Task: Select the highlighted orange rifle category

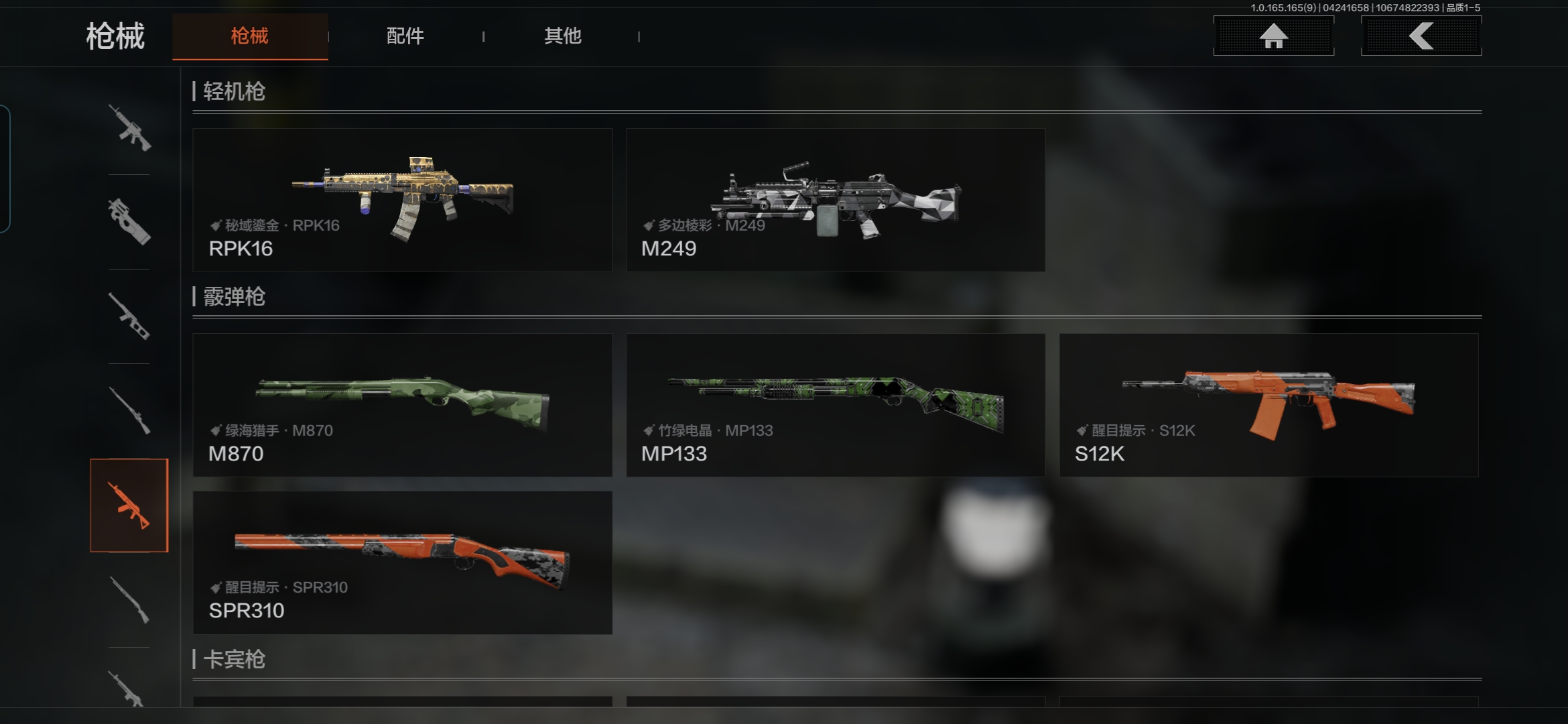Action: tap(129, 505)
